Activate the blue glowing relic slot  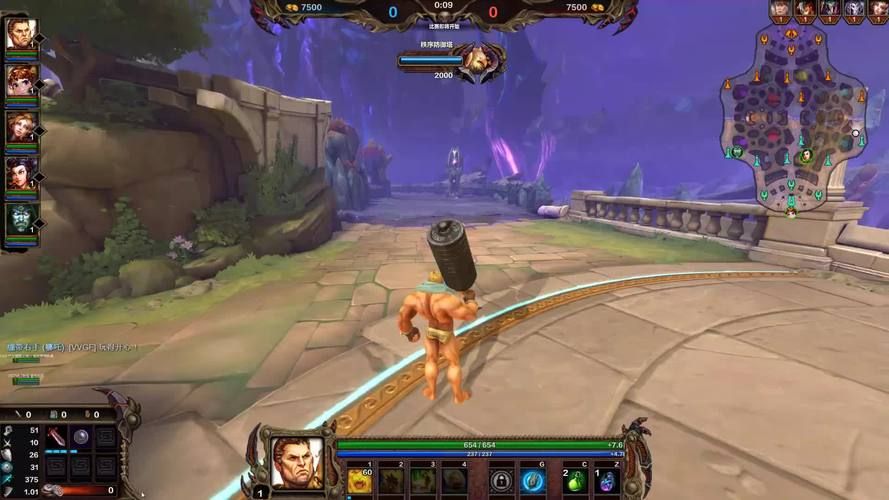(x=532, y=481)
